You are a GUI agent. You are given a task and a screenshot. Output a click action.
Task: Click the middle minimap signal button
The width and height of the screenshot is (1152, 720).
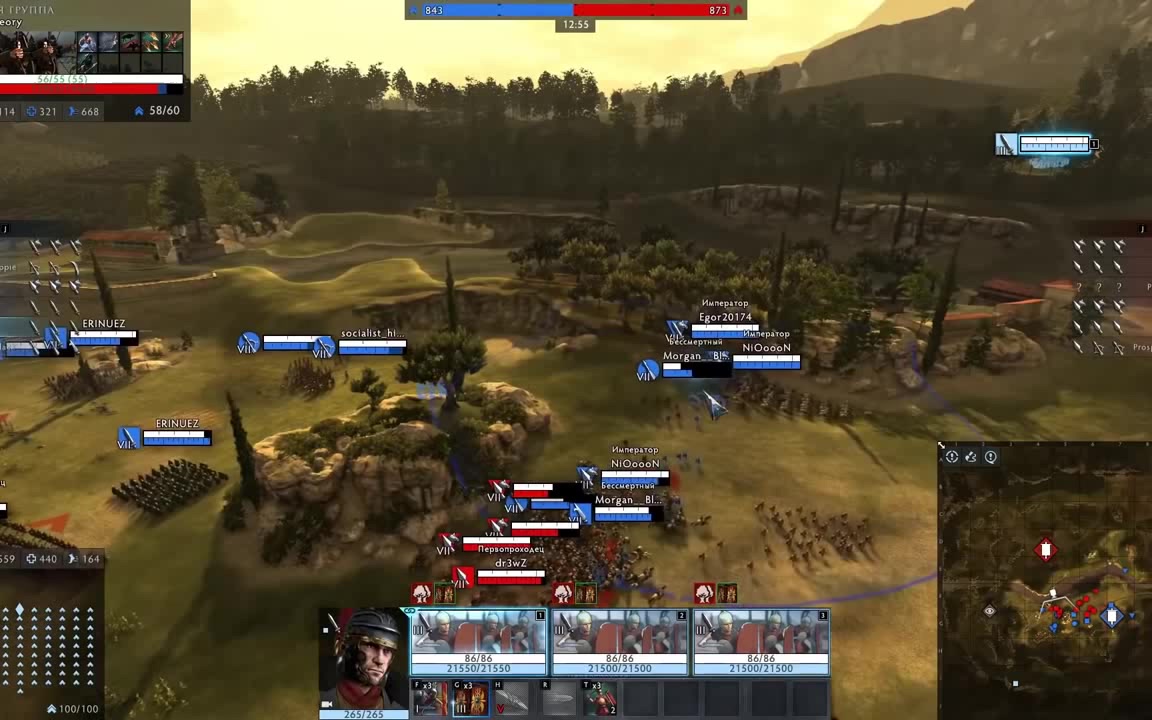(x=971, y=457)
